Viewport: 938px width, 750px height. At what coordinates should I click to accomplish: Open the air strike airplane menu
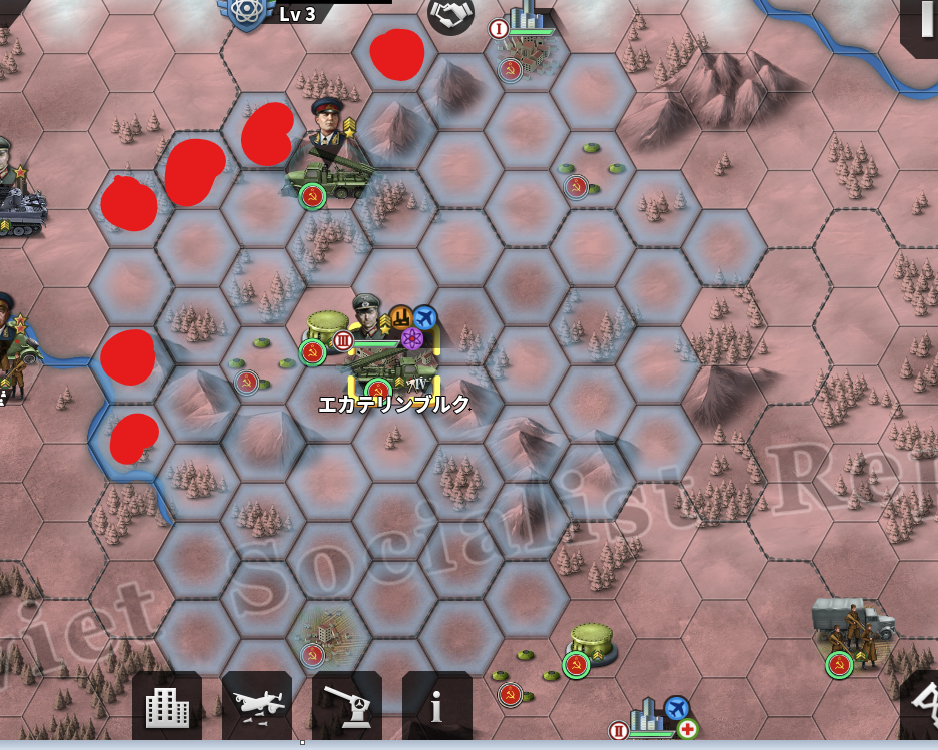[x=257, y=707]
